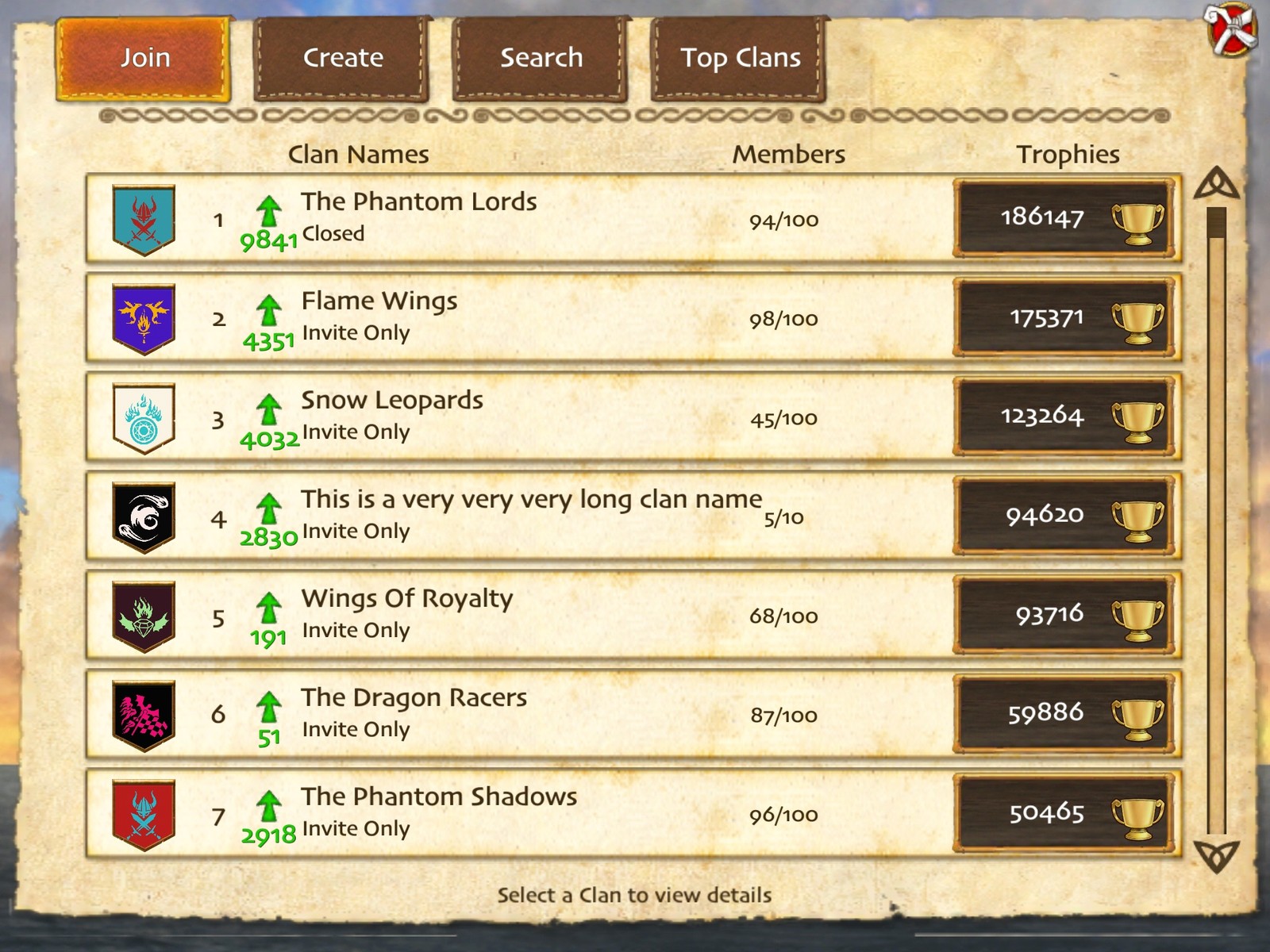Switch to the Create tab
This screenshot has width=1270, height=952.
341,57
